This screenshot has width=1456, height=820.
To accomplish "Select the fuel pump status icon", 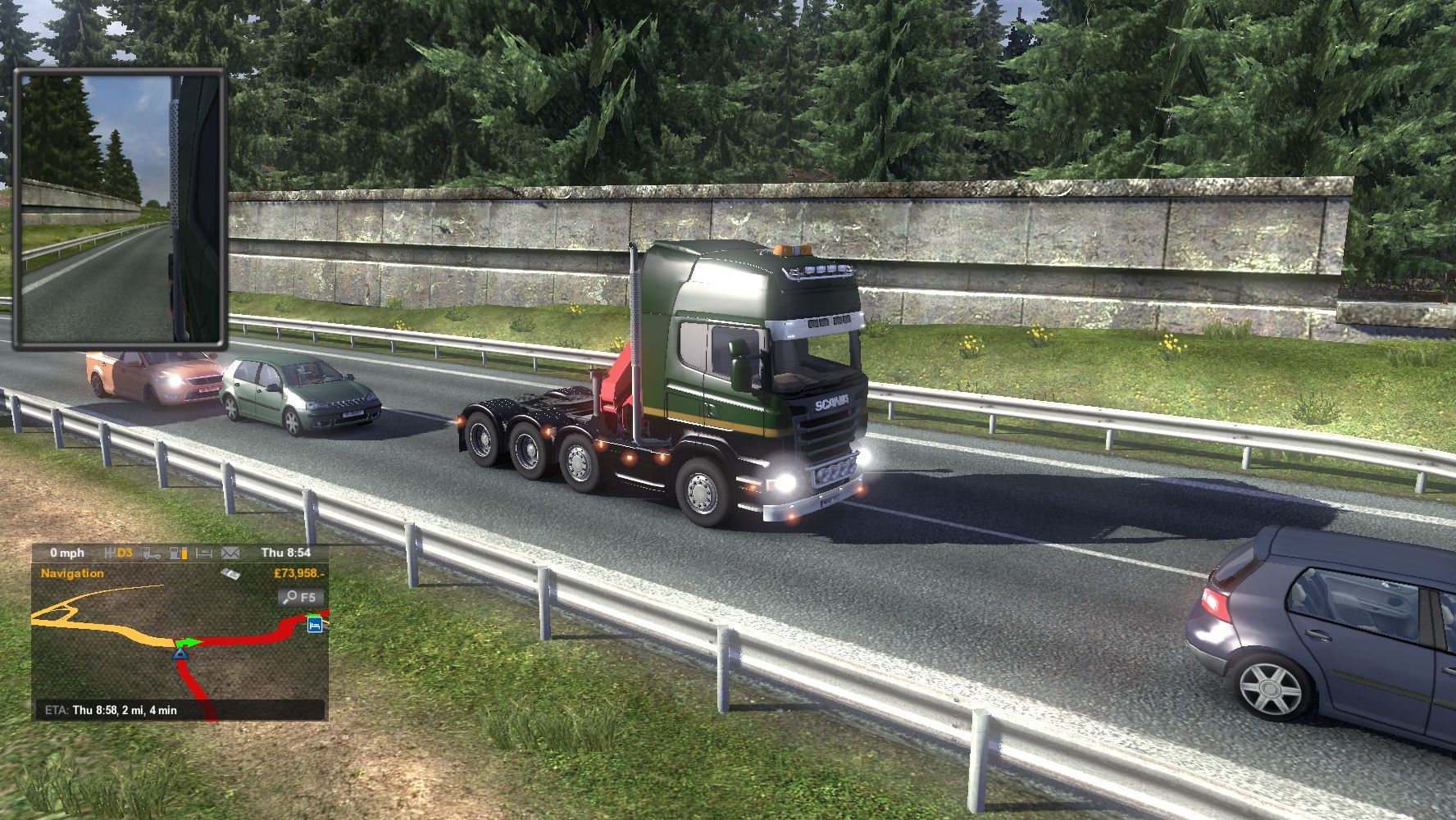I will 179,553.
